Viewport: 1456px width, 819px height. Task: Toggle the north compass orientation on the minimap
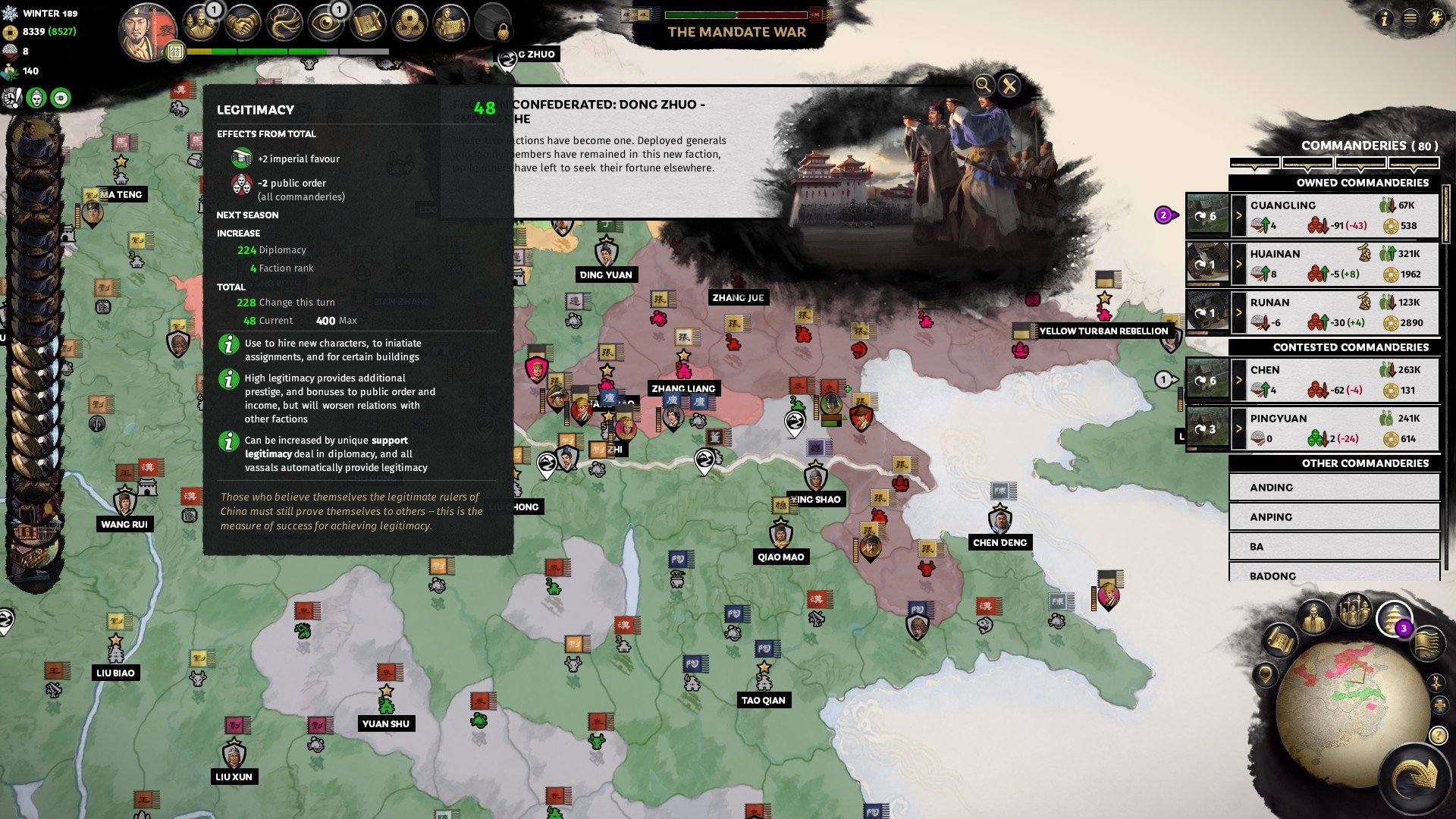click(x=1436, y=682)
